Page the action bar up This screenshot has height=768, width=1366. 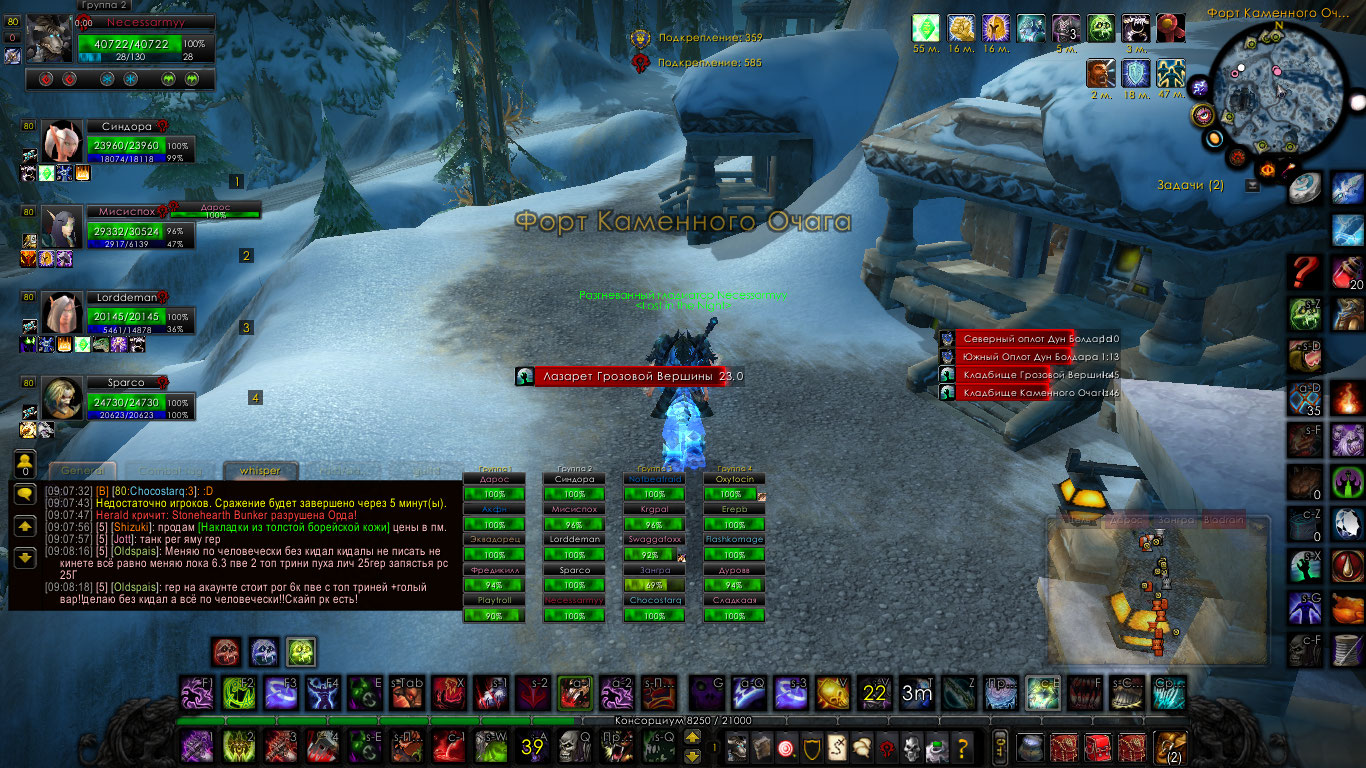[x=692, y=738]
